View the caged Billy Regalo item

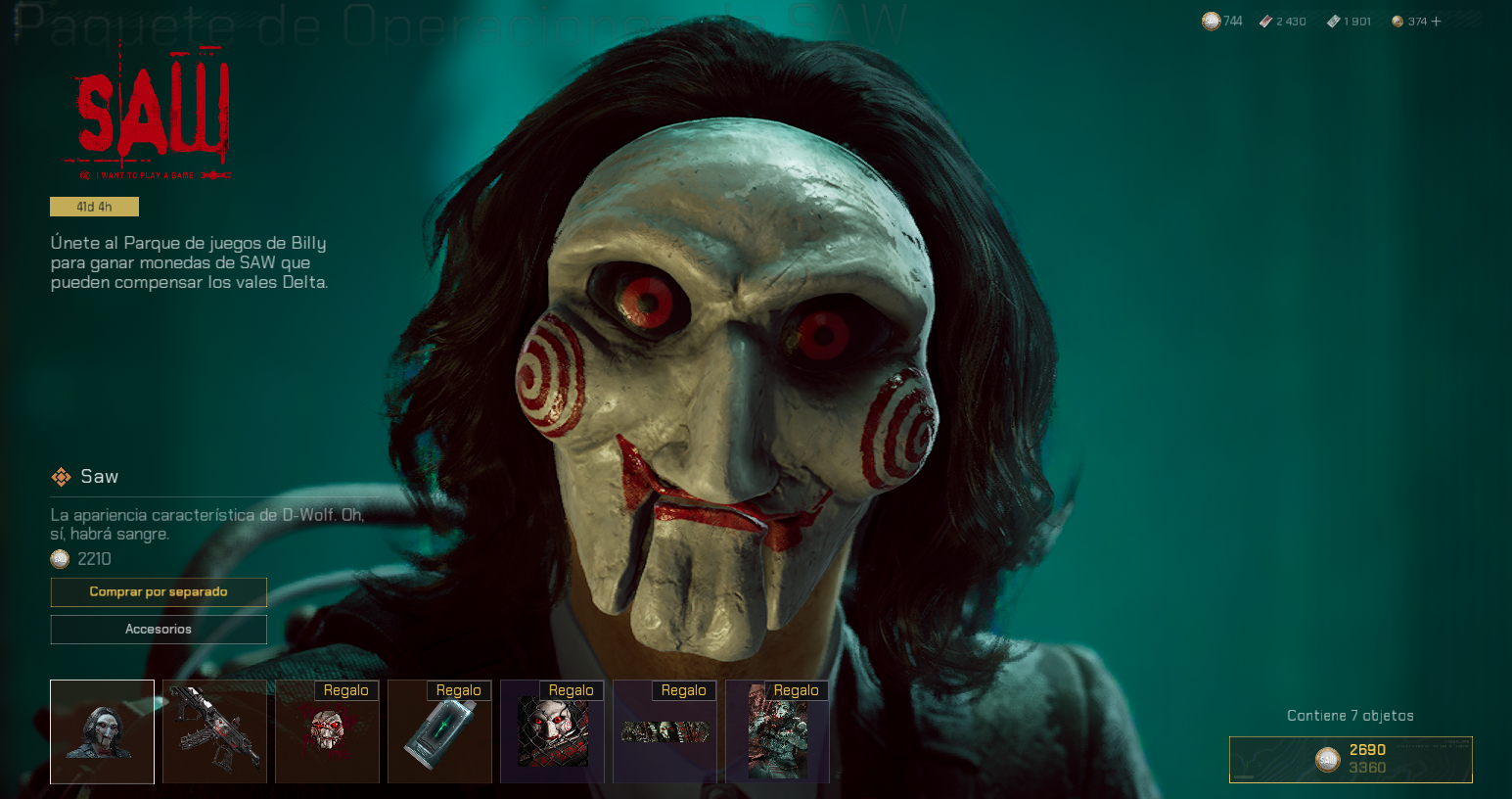click(552, 731)
